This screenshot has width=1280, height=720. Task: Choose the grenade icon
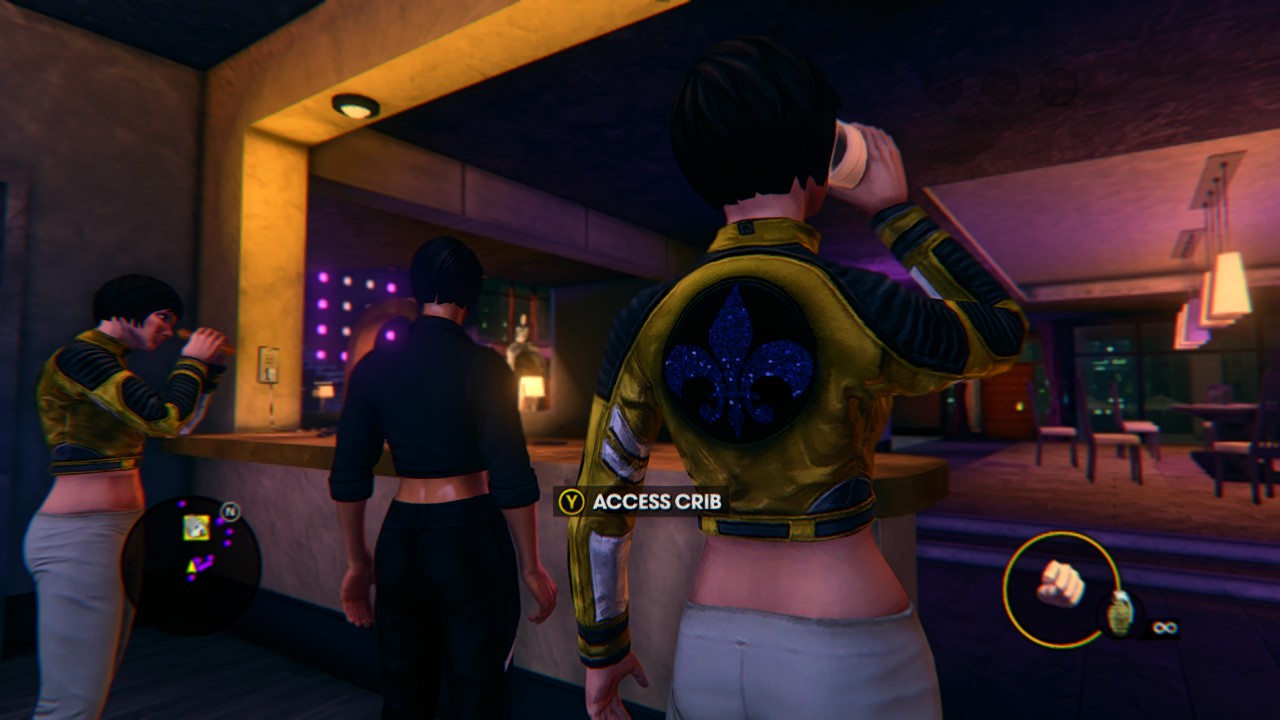(x=1119, y=613)
